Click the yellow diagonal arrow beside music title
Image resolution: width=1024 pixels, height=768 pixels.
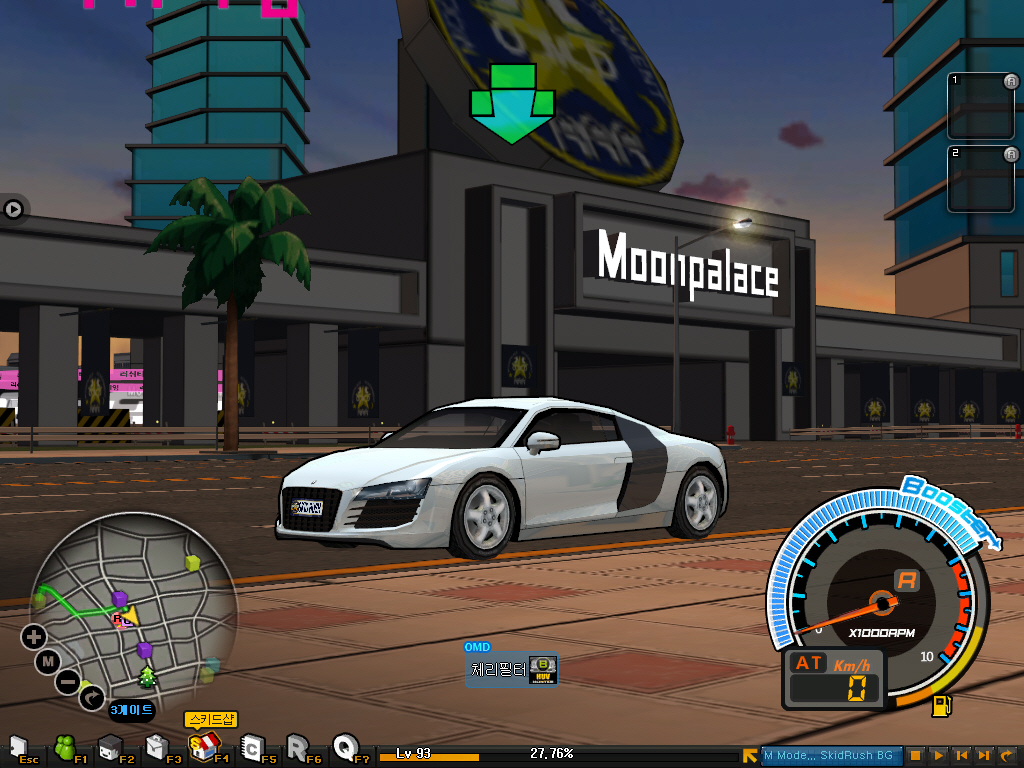point(750,756)
